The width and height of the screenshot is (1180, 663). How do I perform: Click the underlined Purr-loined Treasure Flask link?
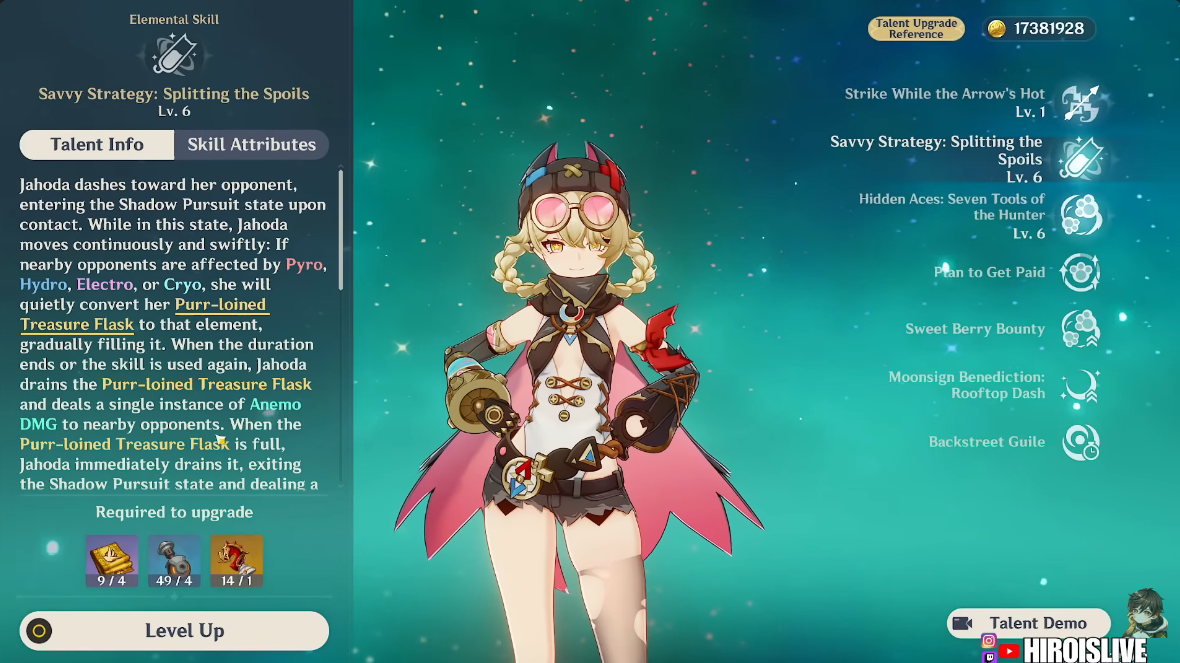coord(220,305)
